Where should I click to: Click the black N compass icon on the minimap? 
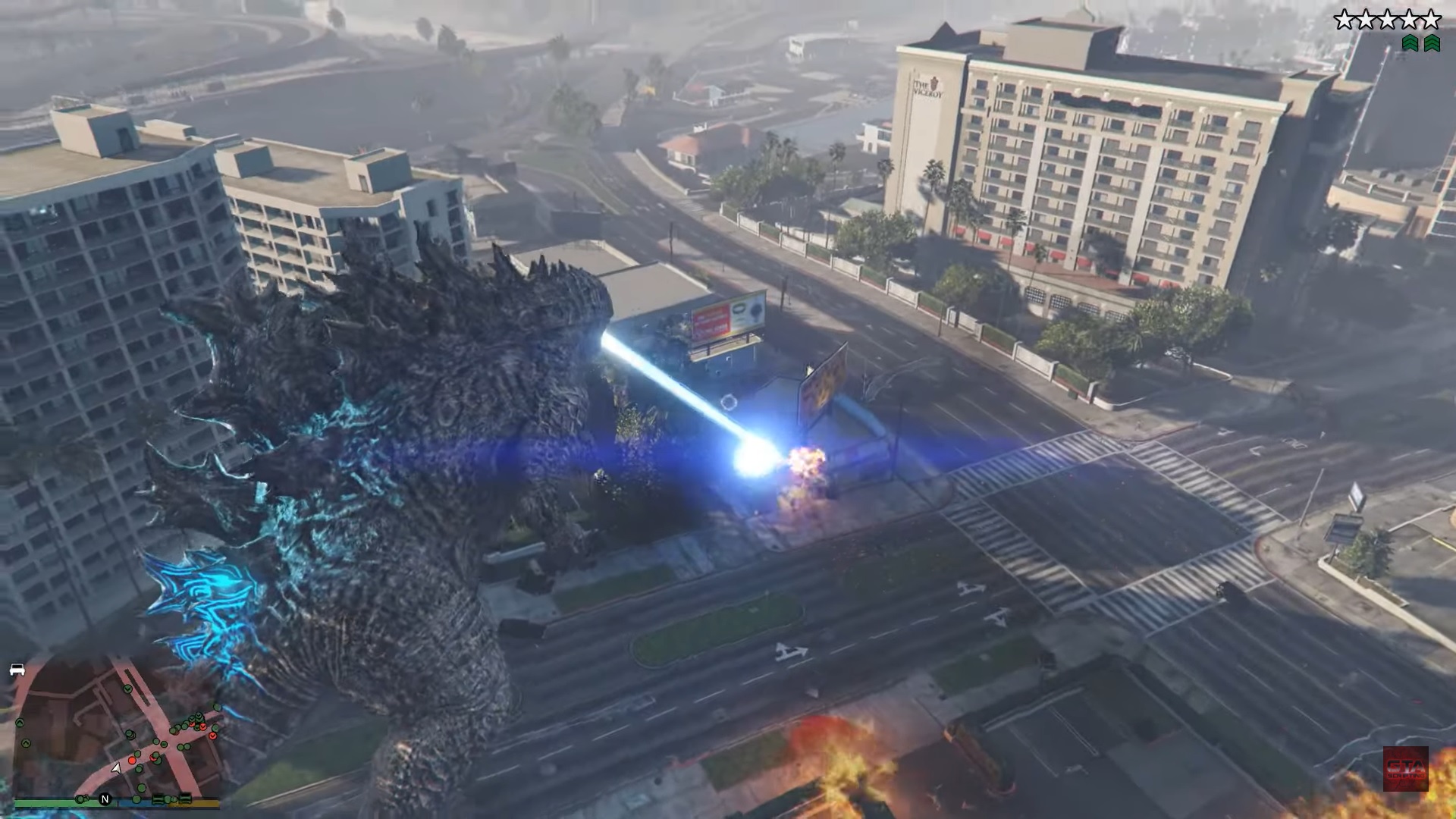pyautogui.click(x=105, y=800)
